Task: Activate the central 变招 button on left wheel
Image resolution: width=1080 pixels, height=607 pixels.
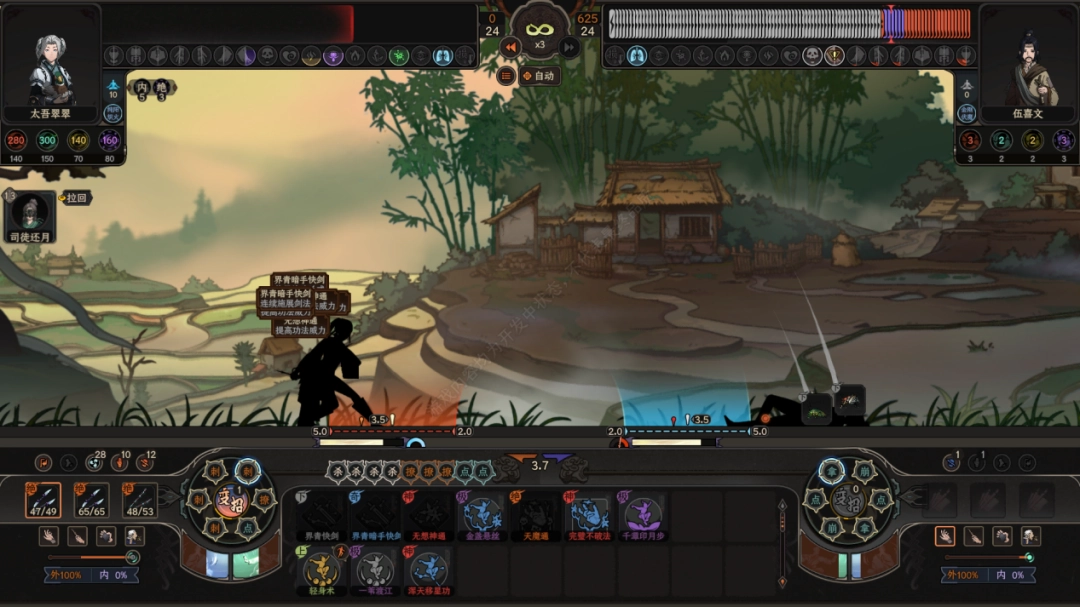Action: click(x=231, y=497)
